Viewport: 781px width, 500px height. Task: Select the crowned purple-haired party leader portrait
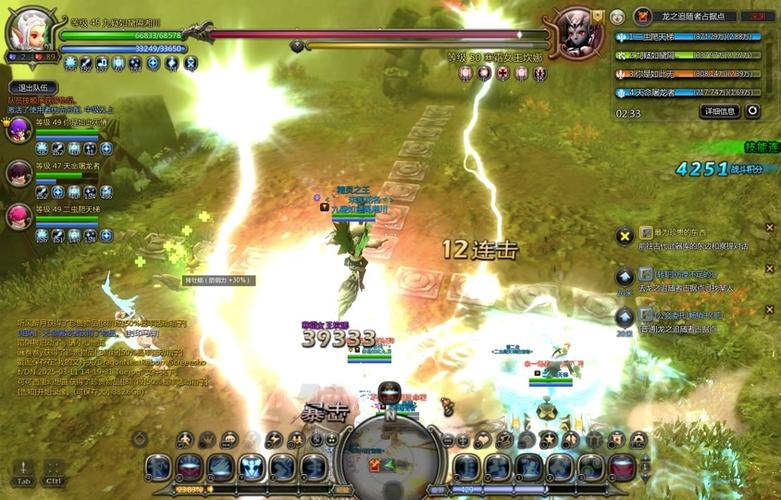tap(19, 130)
